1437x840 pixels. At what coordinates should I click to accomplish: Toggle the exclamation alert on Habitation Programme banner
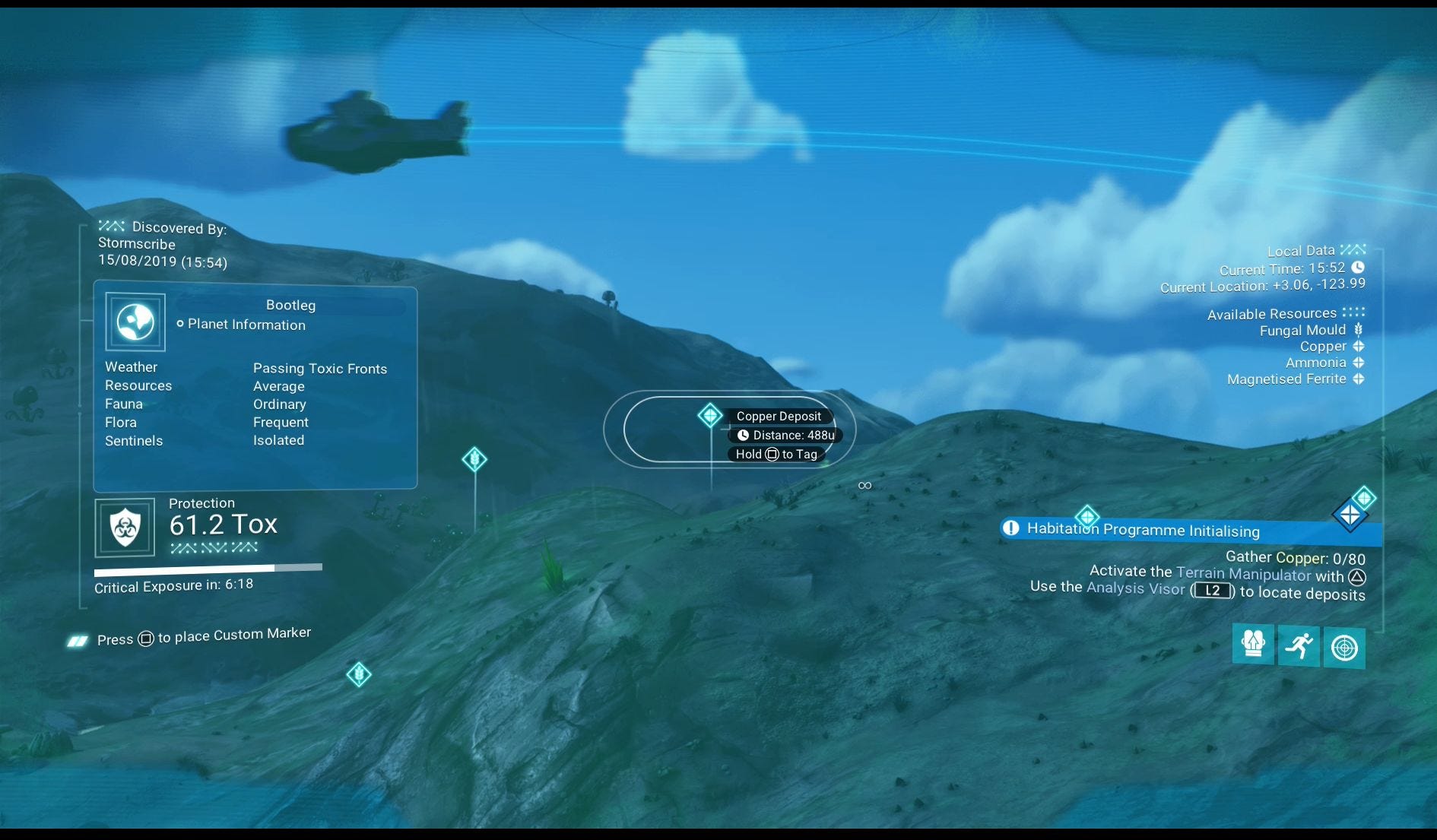pyautogui.click(x=1010, y=528)
